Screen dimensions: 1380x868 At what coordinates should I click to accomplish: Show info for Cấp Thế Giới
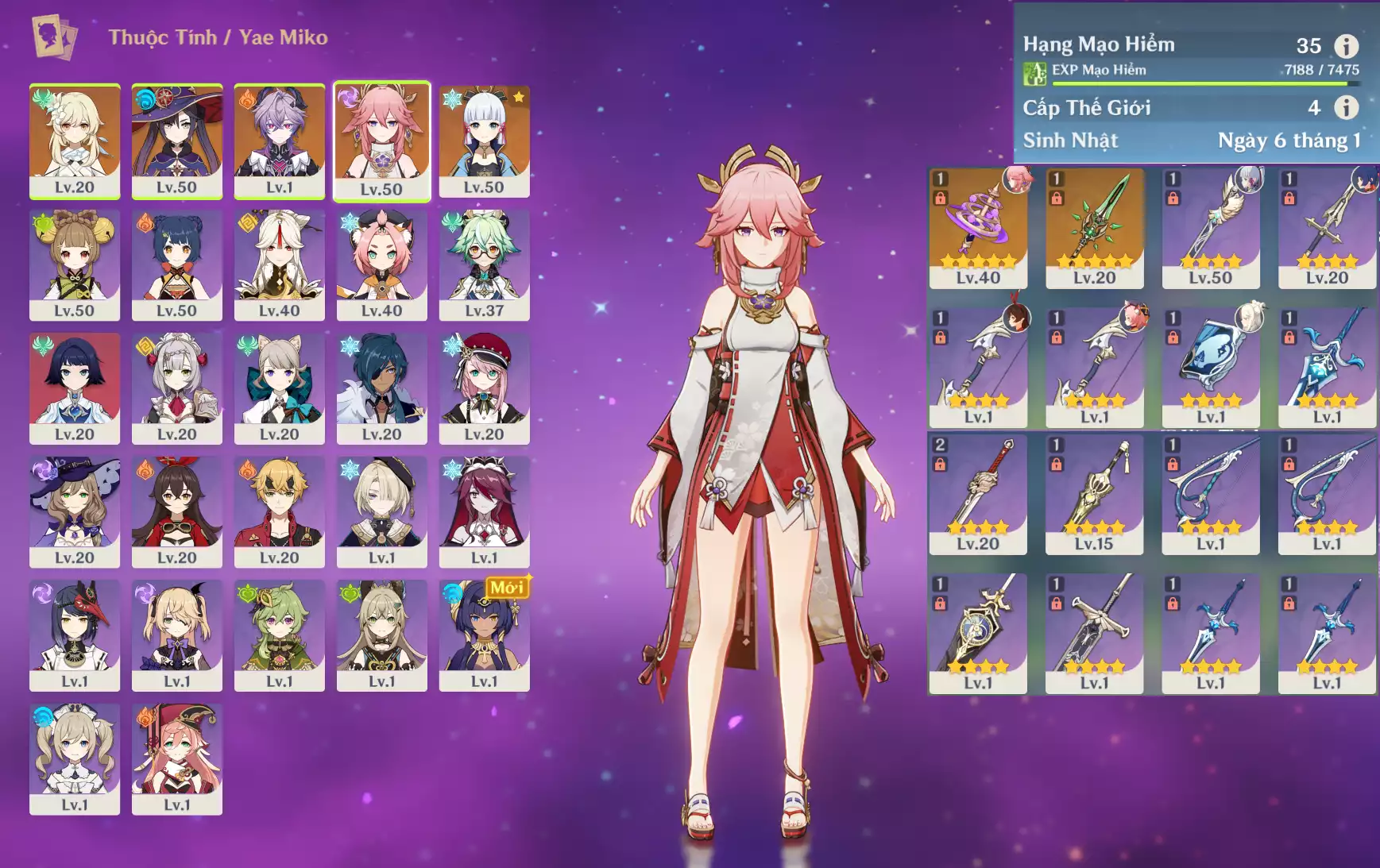point(1346,107)
